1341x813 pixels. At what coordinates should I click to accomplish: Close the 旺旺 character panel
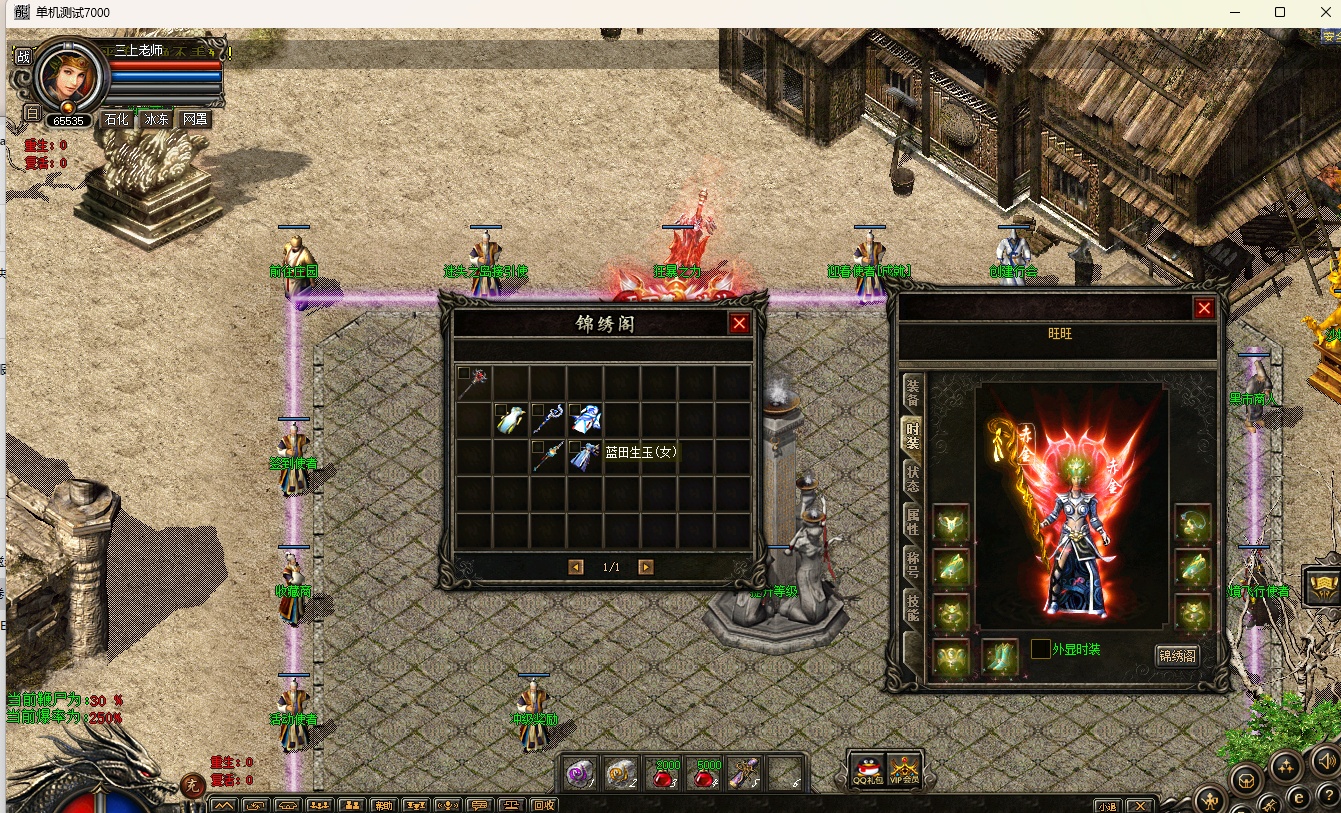[x=1204, y=309]
